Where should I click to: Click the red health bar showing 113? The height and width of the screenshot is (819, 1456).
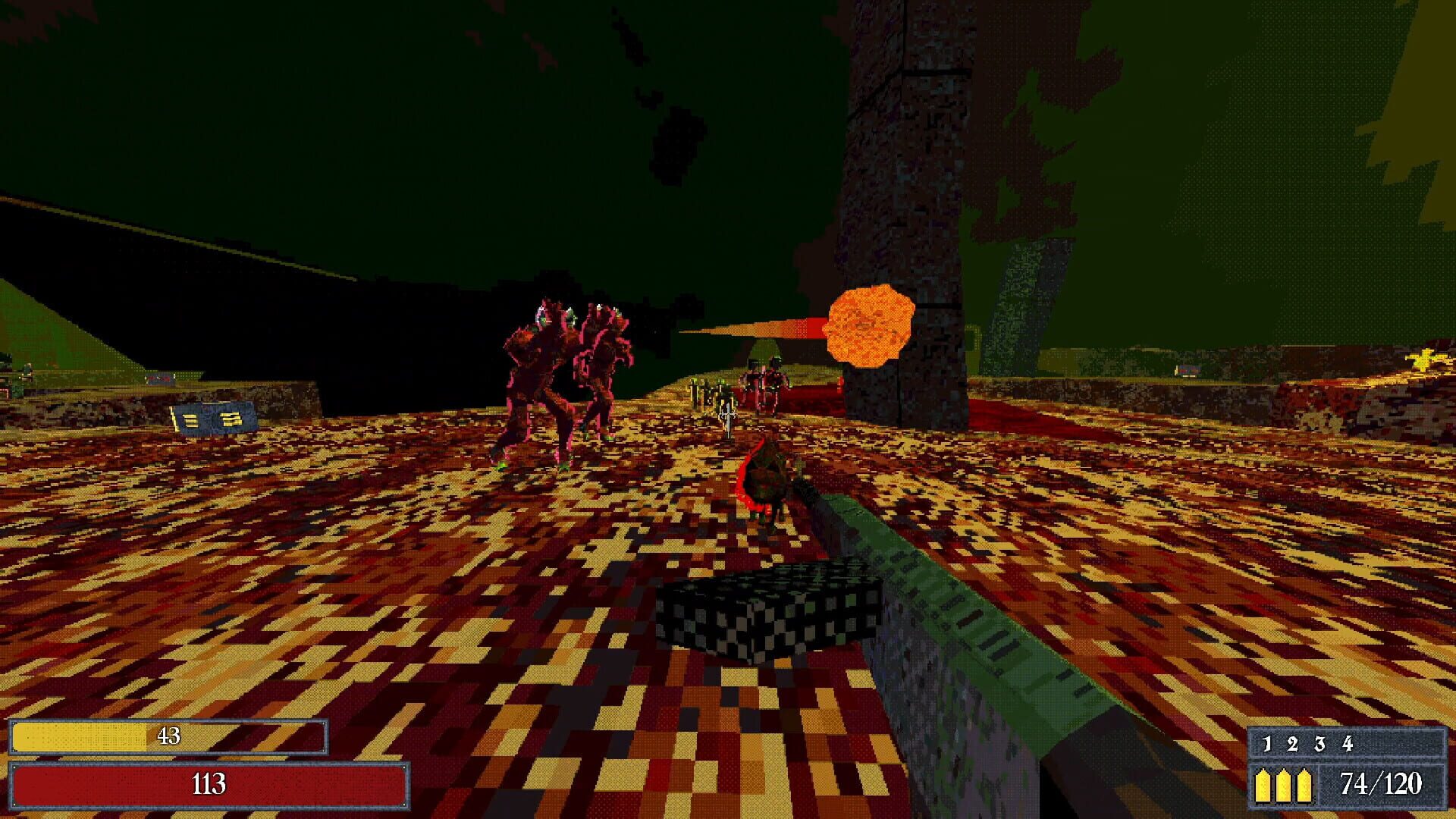209,785
